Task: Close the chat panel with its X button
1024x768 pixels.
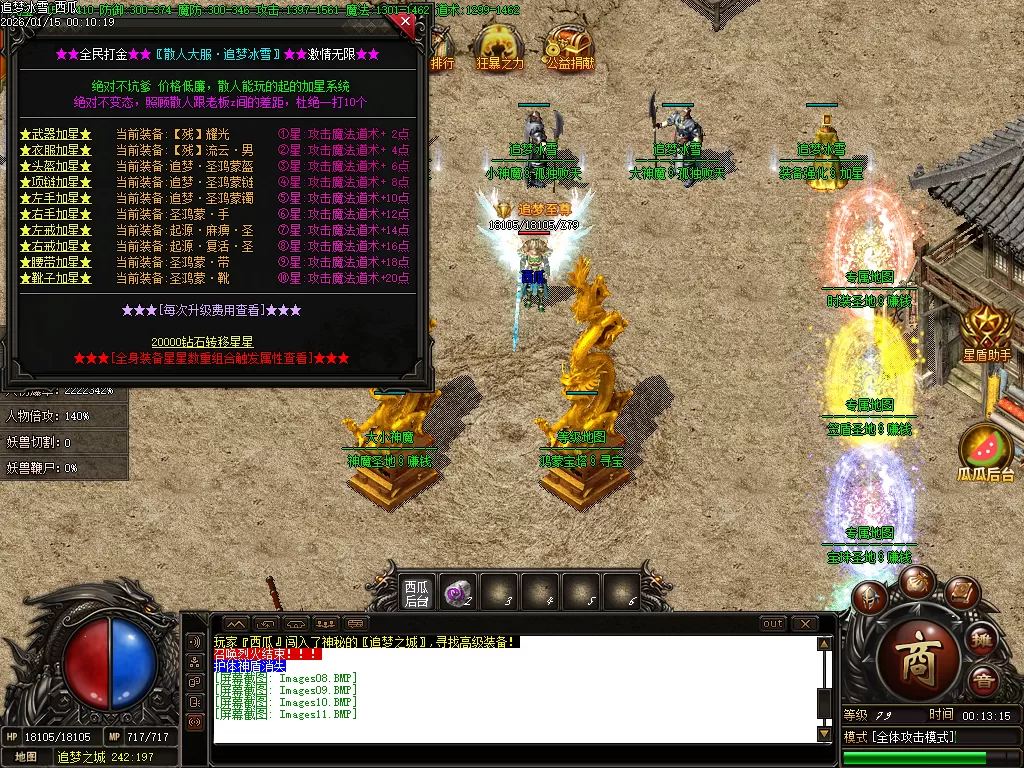Action: (805, 624)
